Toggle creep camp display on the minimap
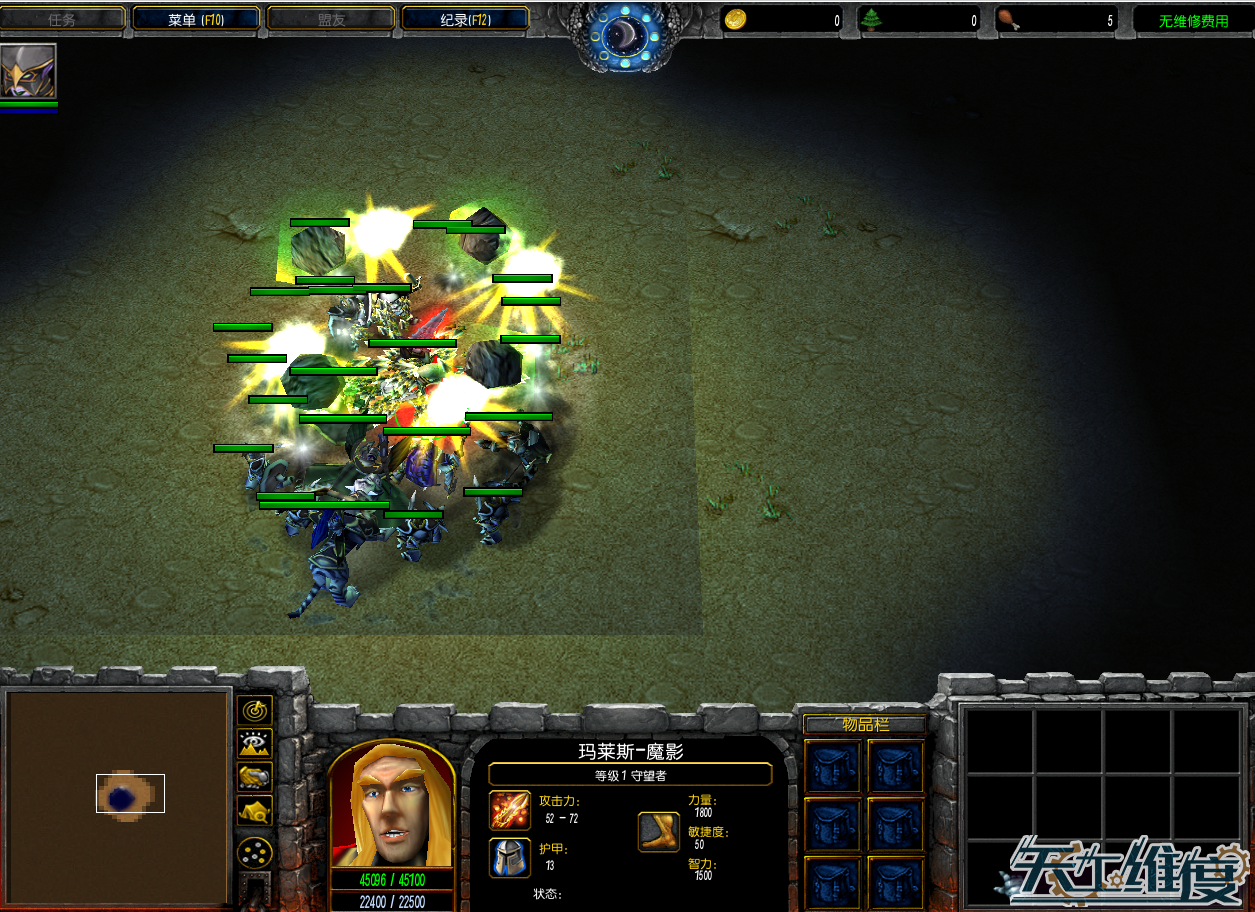The width and height of the screenshot is (1255, 912). pyautogui.click(x=256, y=810)
